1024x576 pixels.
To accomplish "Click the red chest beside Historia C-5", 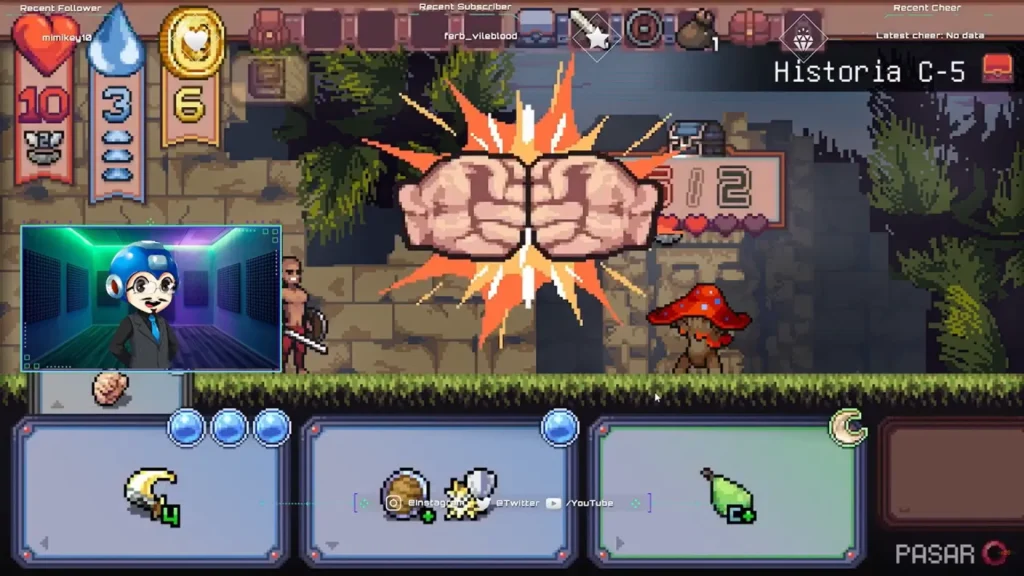I will (x=997, y=69).
